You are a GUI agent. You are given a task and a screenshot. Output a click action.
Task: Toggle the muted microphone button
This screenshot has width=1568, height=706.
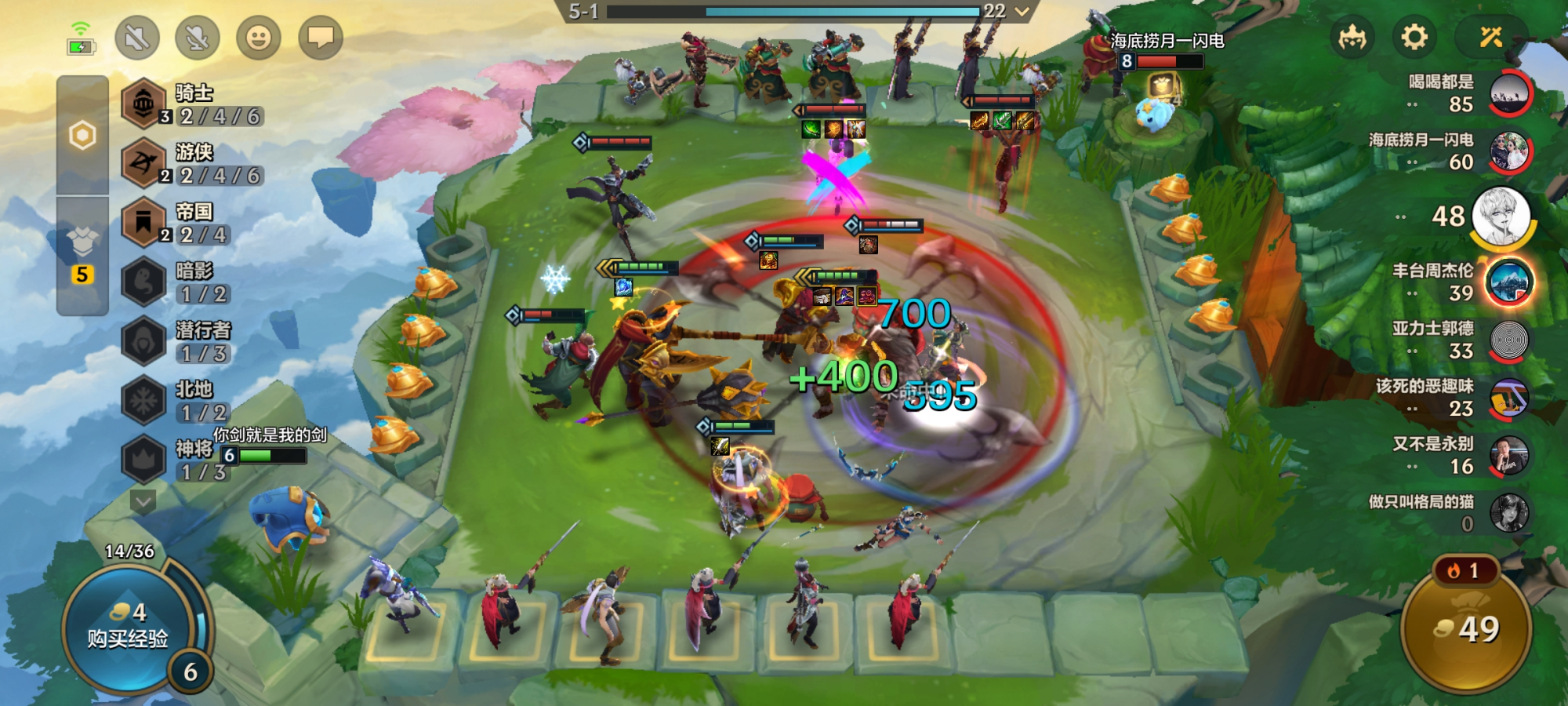tap(198, 37)
